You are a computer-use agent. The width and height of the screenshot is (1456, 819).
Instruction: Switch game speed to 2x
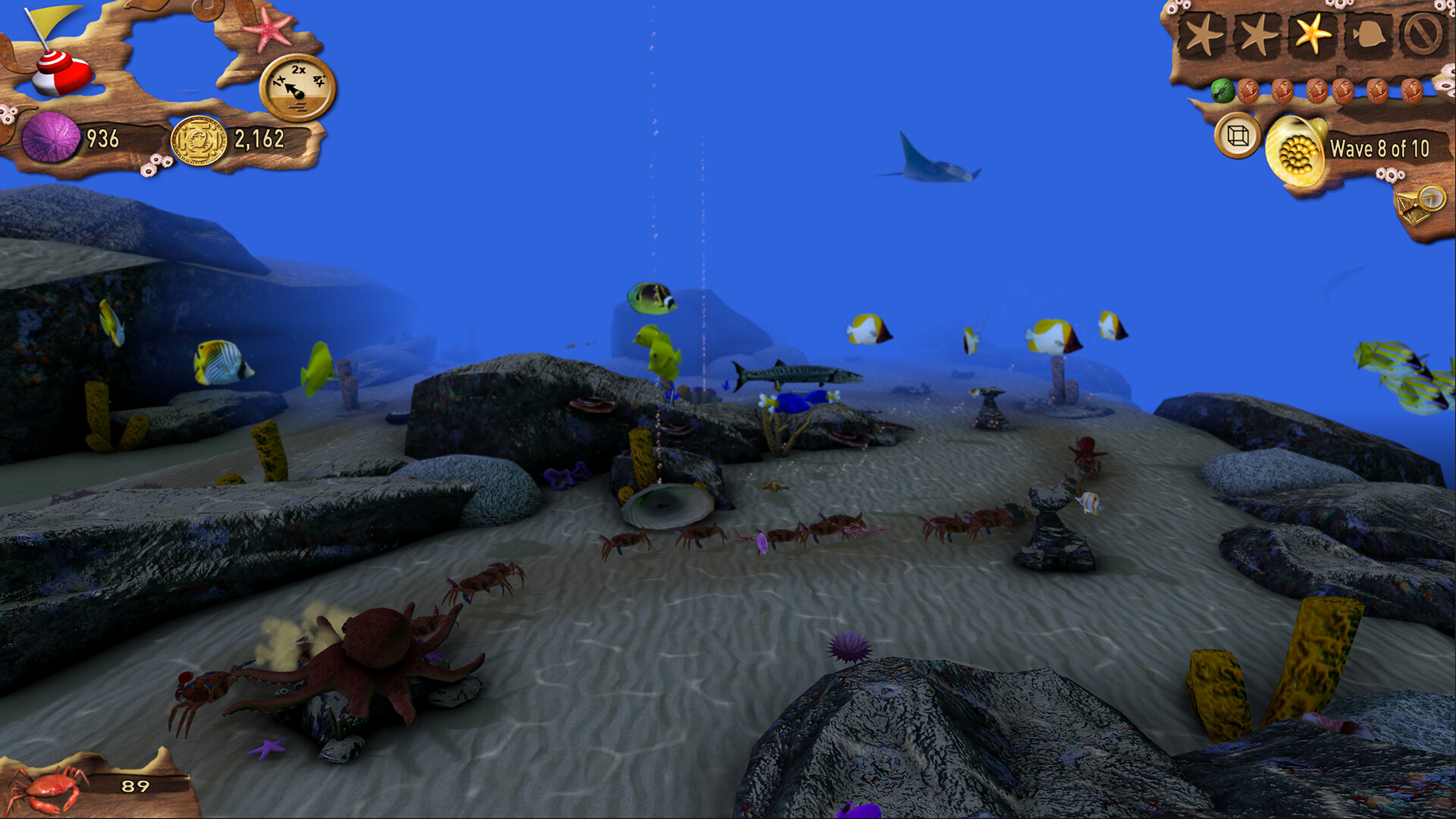click(x=297, y=69)
